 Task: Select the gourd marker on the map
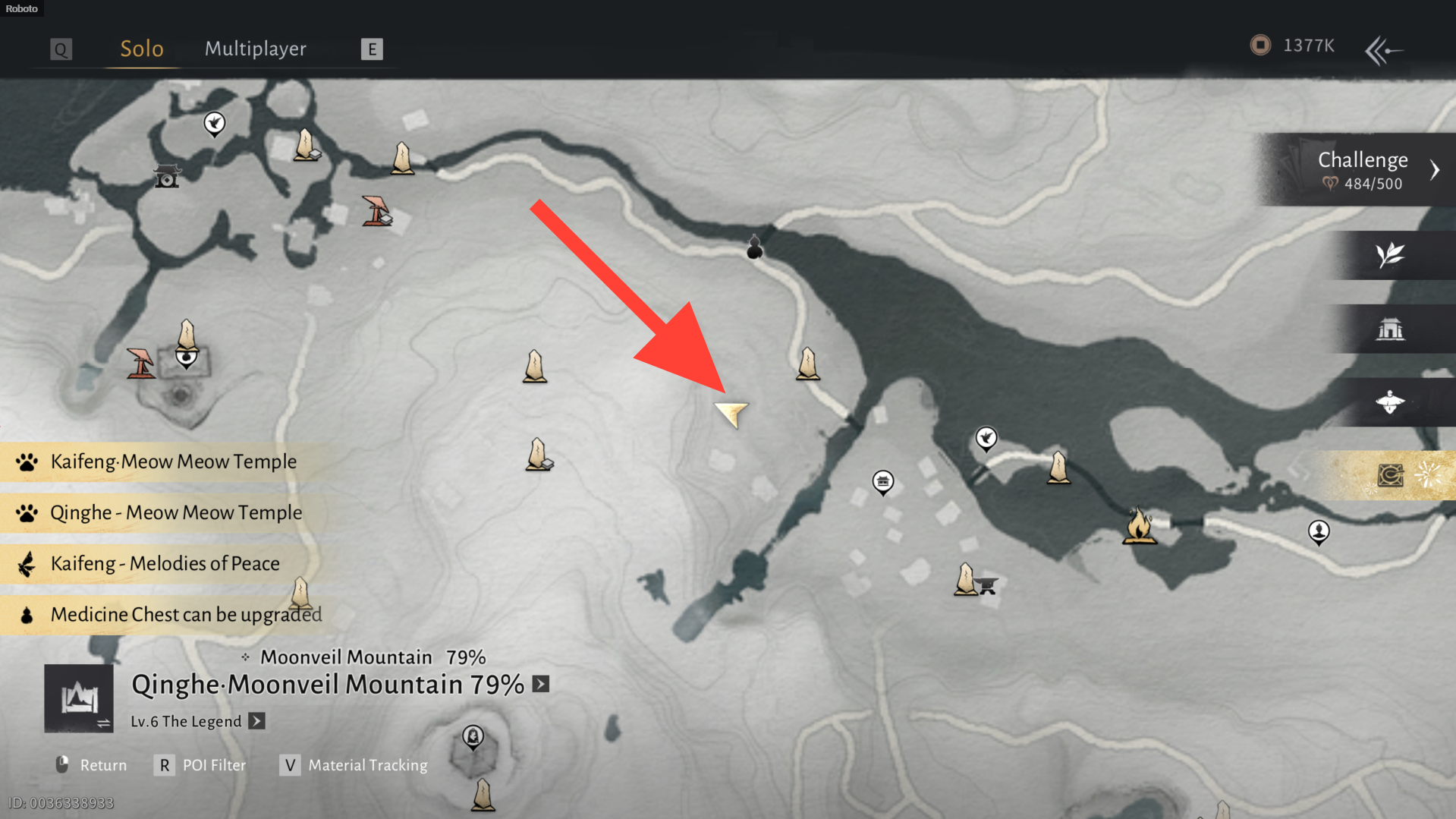pyautogui.click(x=754, y=247)
